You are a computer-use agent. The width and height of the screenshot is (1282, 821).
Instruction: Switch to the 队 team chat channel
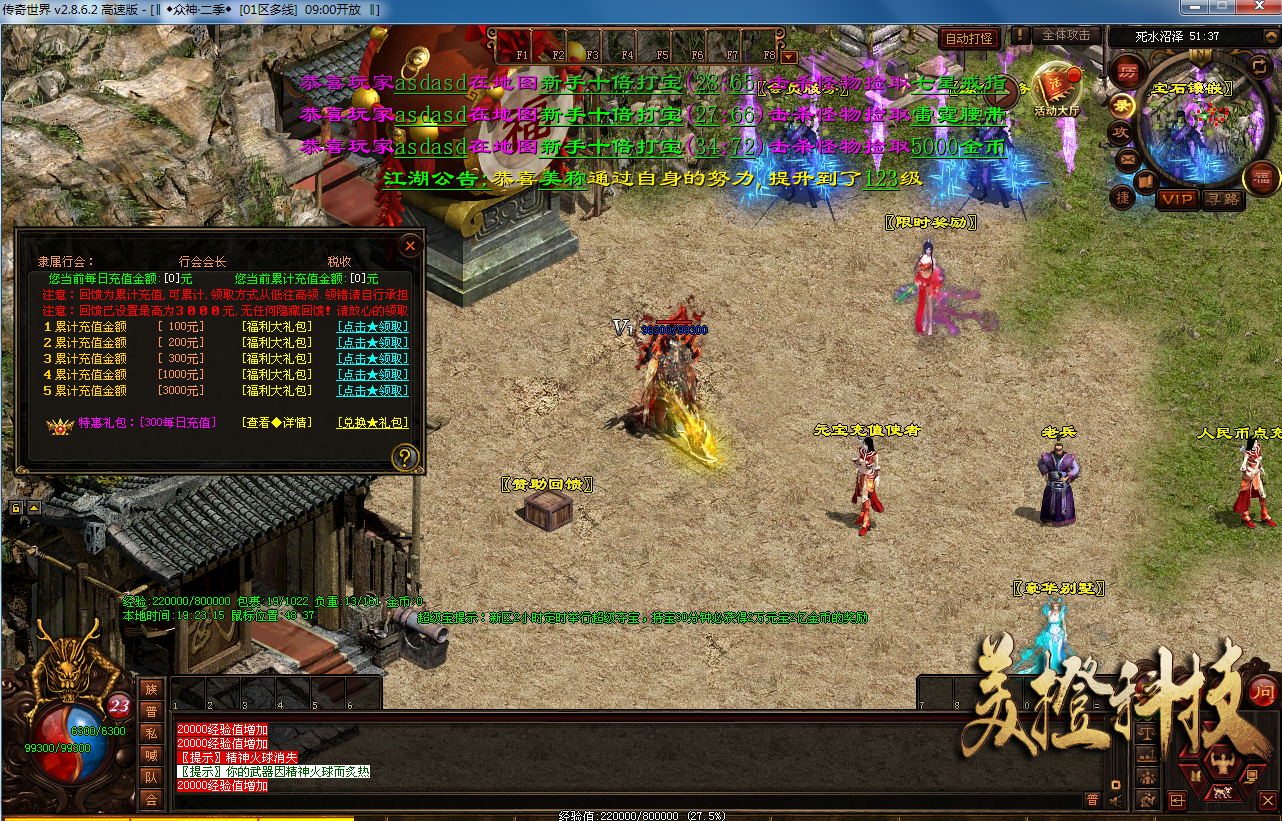[150, 777]
